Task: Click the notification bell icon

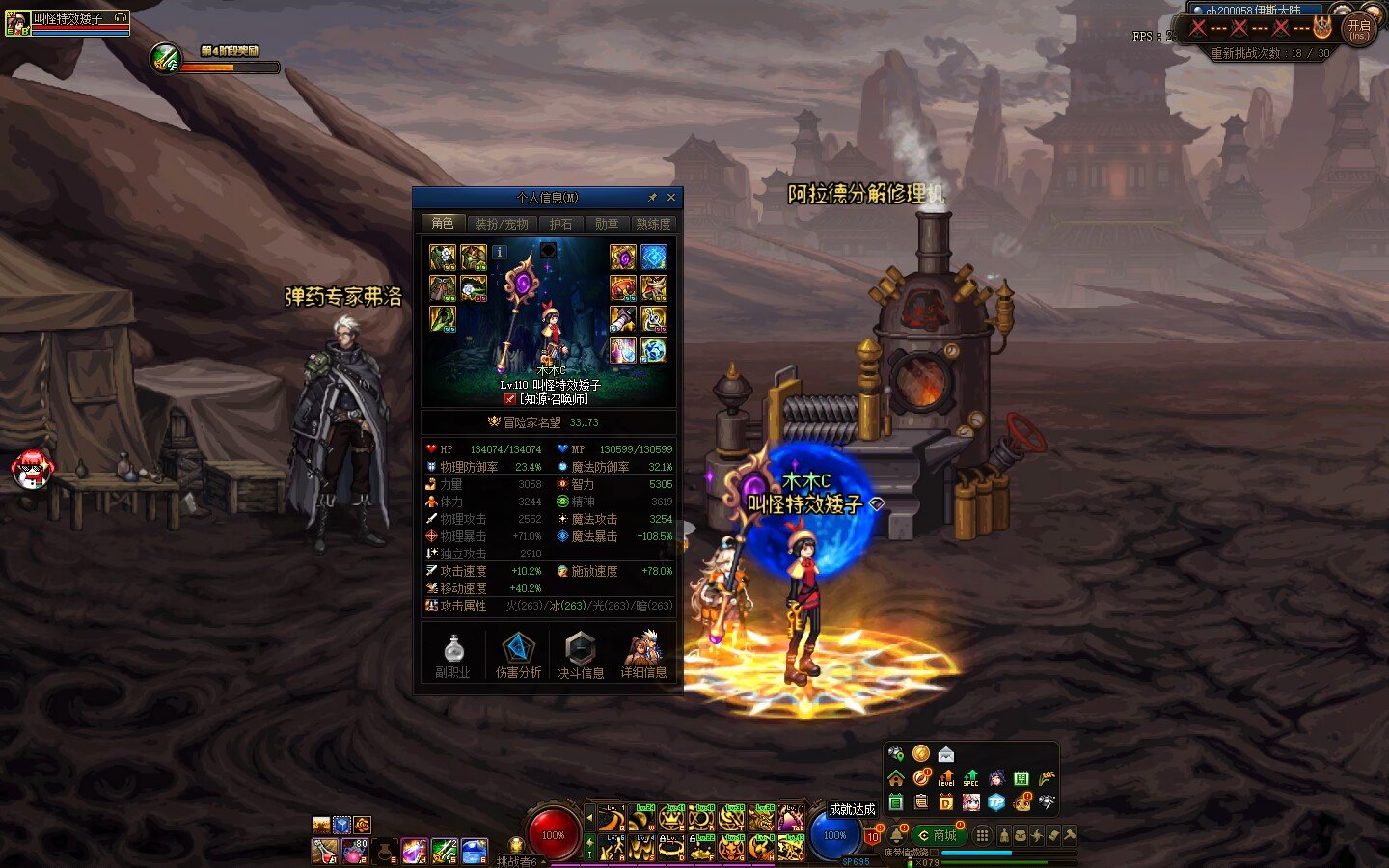Action: pos(897,833)
